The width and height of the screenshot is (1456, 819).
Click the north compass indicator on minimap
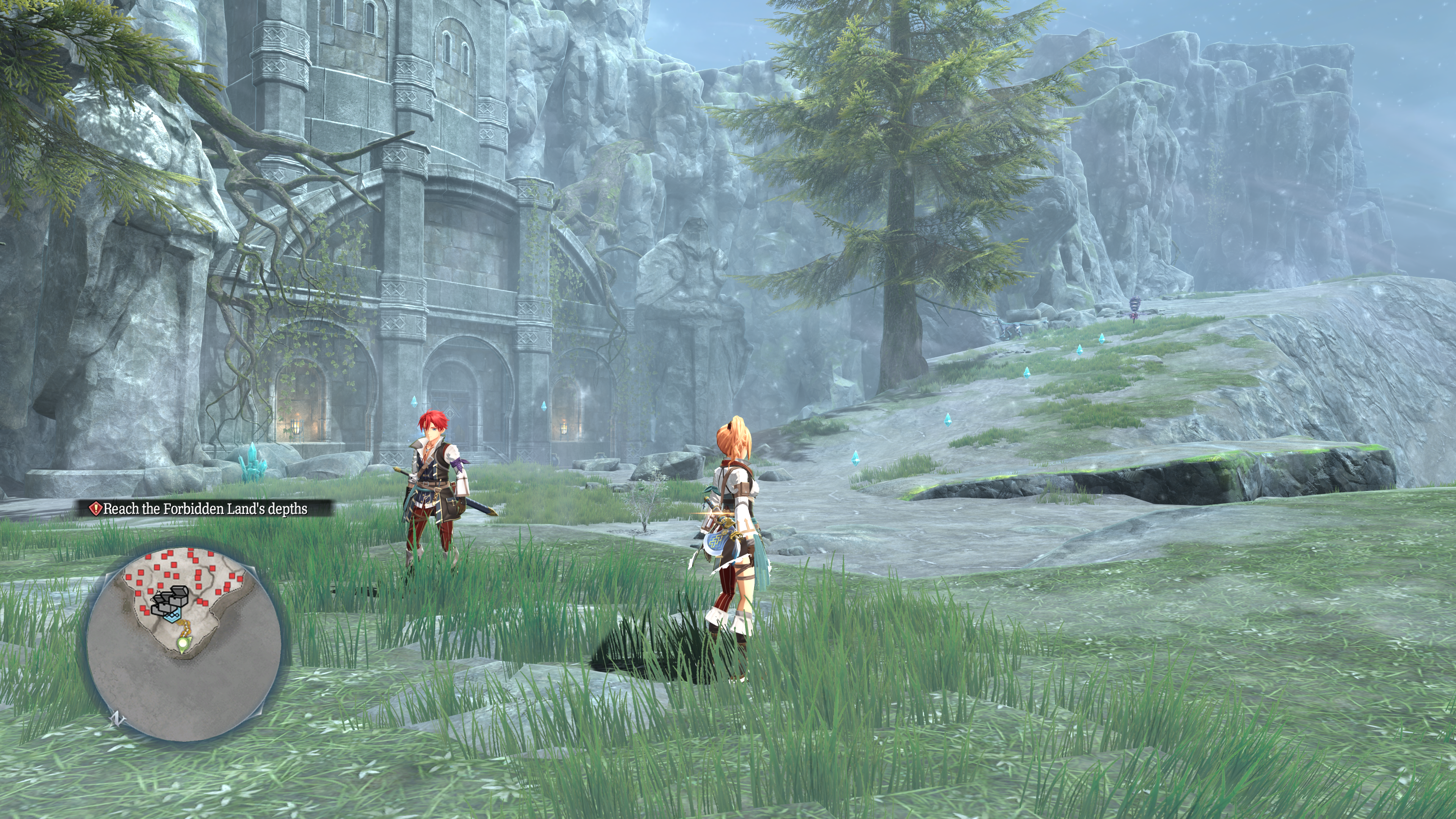tap(118, 718)
